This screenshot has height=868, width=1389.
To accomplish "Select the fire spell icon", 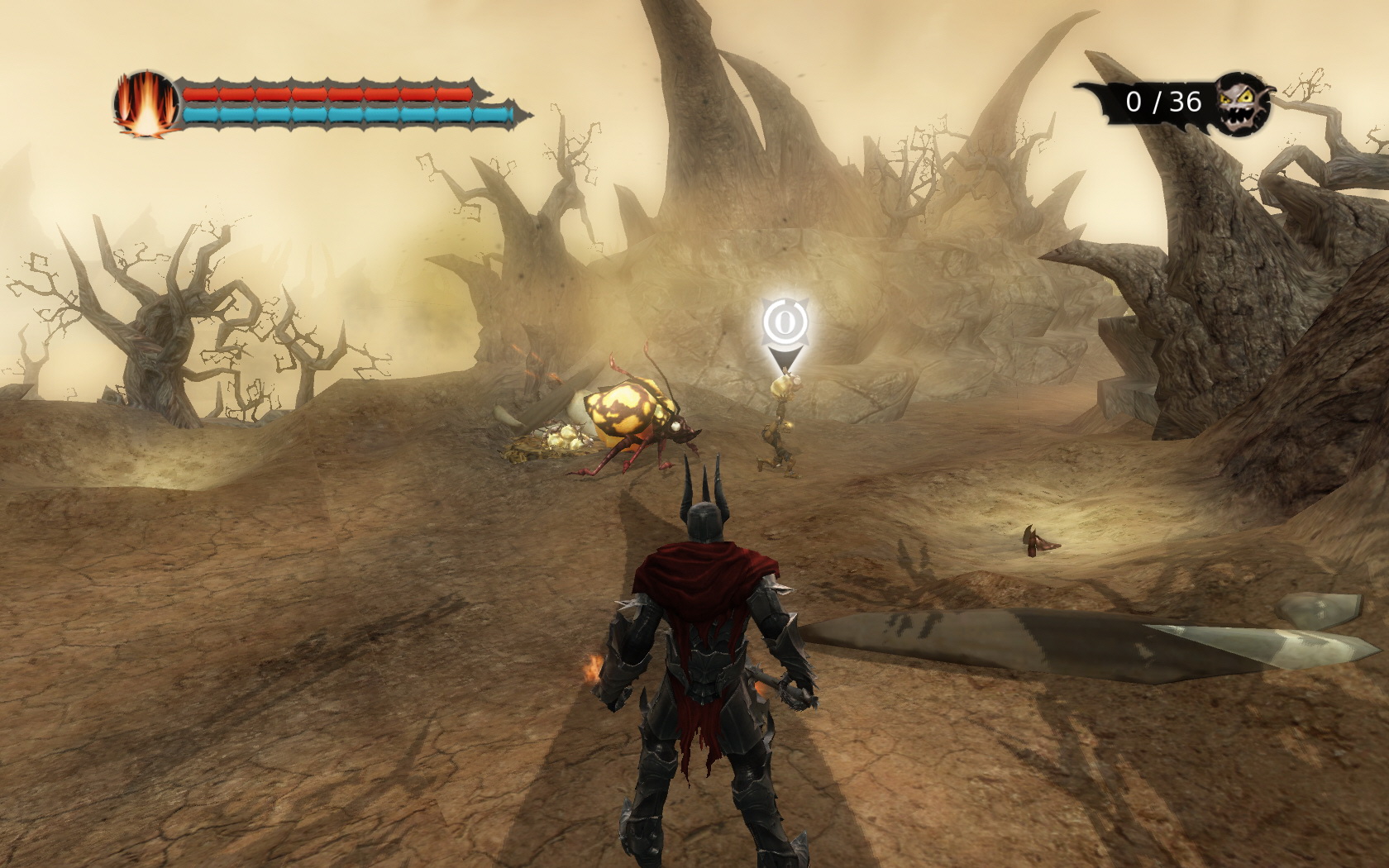I will coord(146,105).
